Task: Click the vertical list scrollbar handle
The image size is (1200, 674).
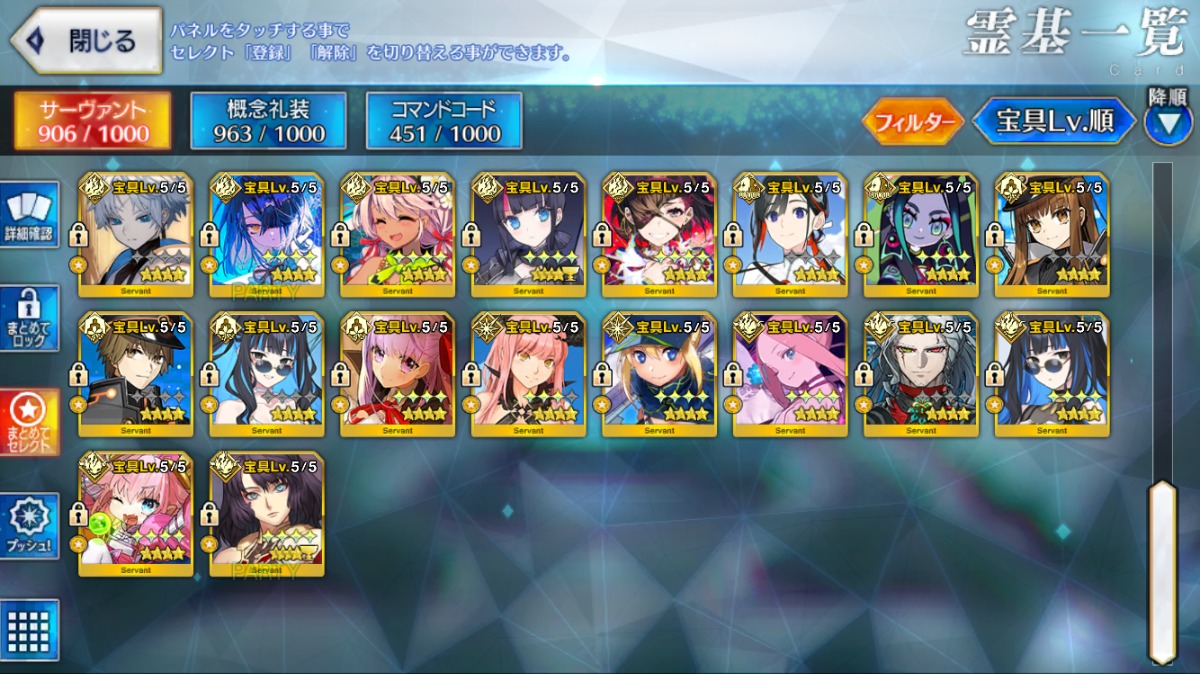Action: [x=1162, y=570]
